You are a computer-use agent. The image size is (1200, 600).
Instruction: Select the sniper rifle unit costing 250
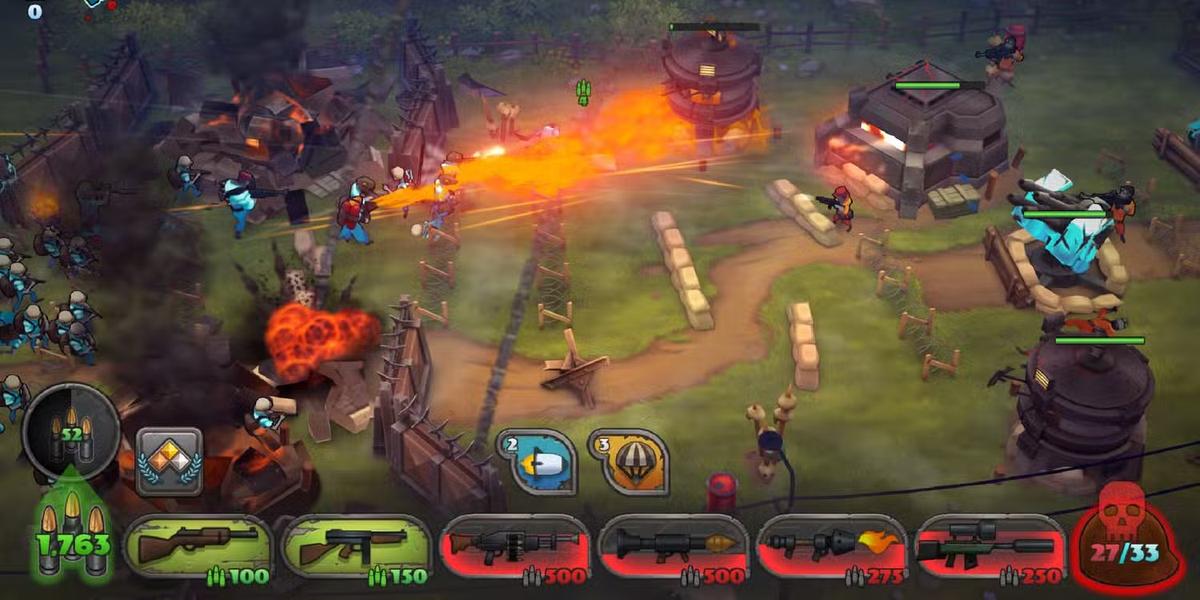coord(989,548)
